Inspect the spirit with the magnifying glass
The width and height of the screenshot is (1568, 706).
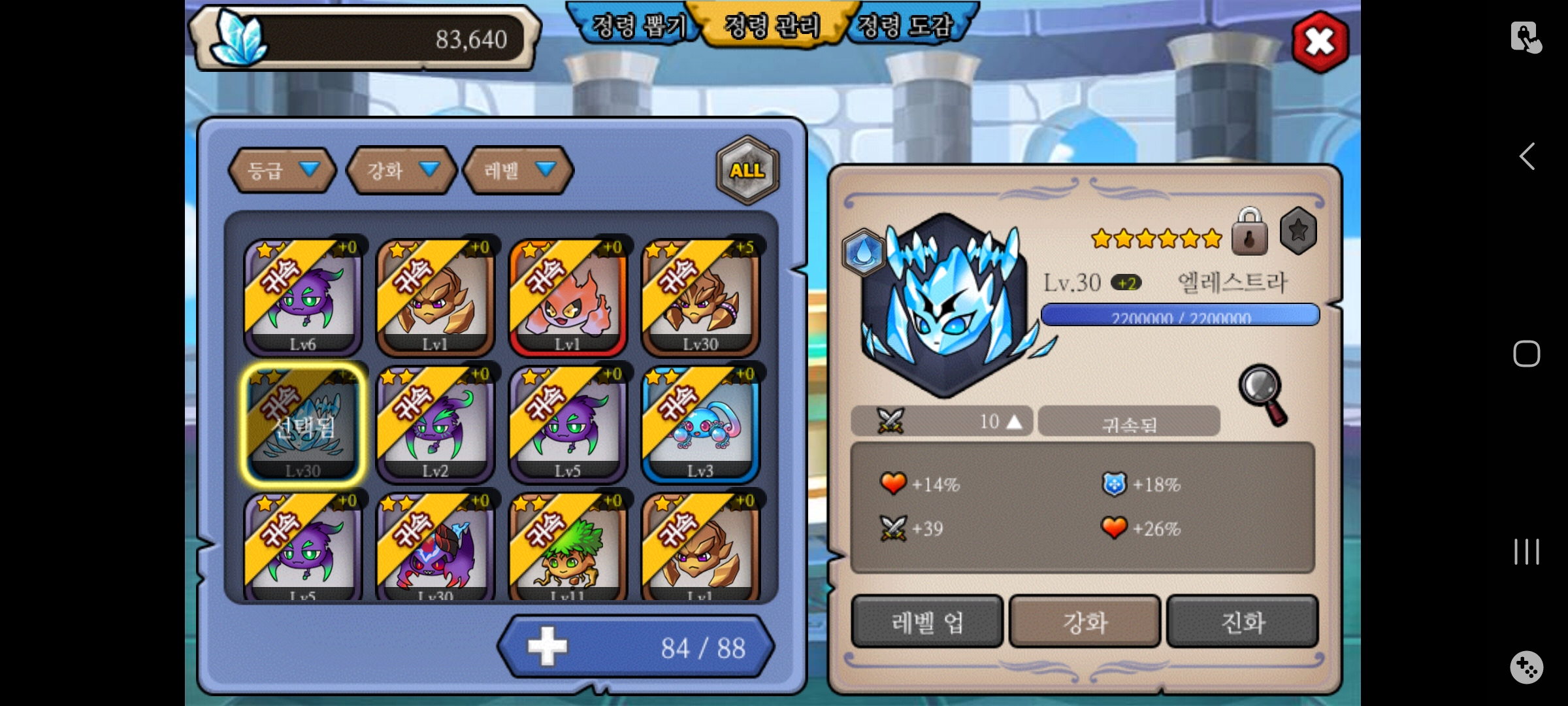(1263, 394)
